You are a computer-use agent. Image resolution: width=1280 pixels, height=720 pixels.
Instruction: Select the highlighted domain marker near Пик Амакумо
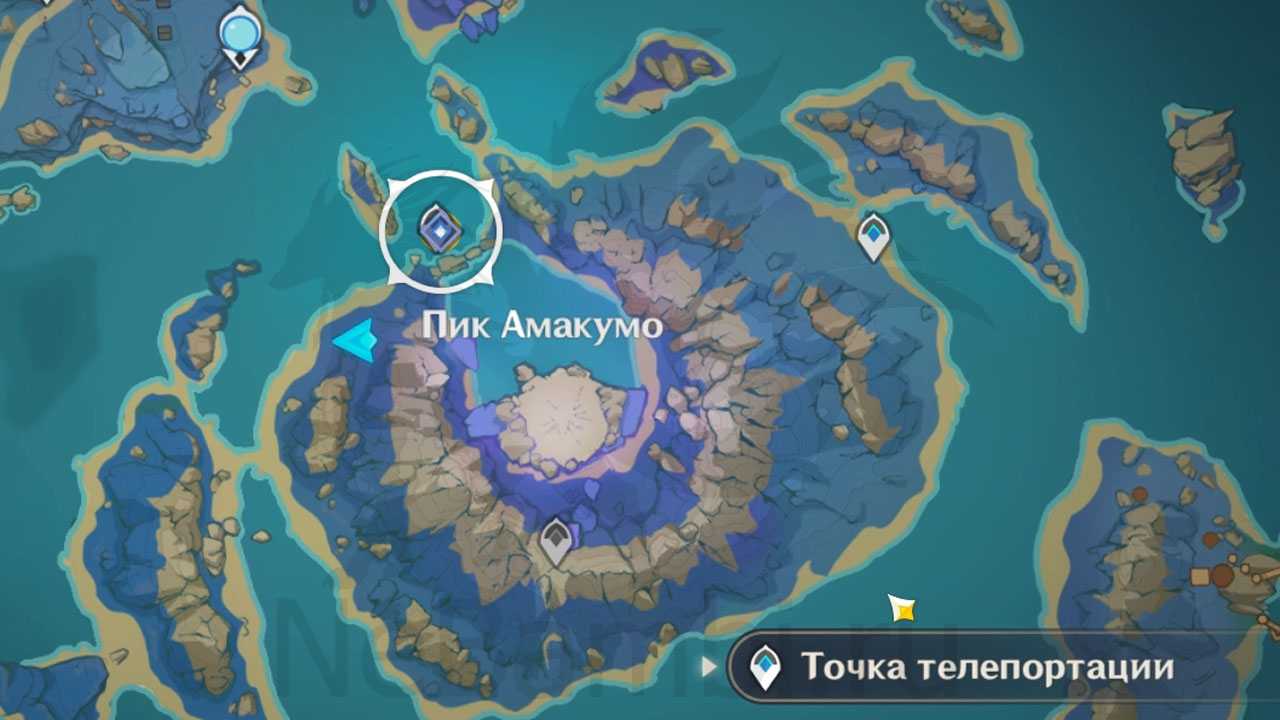coord(438,229)
